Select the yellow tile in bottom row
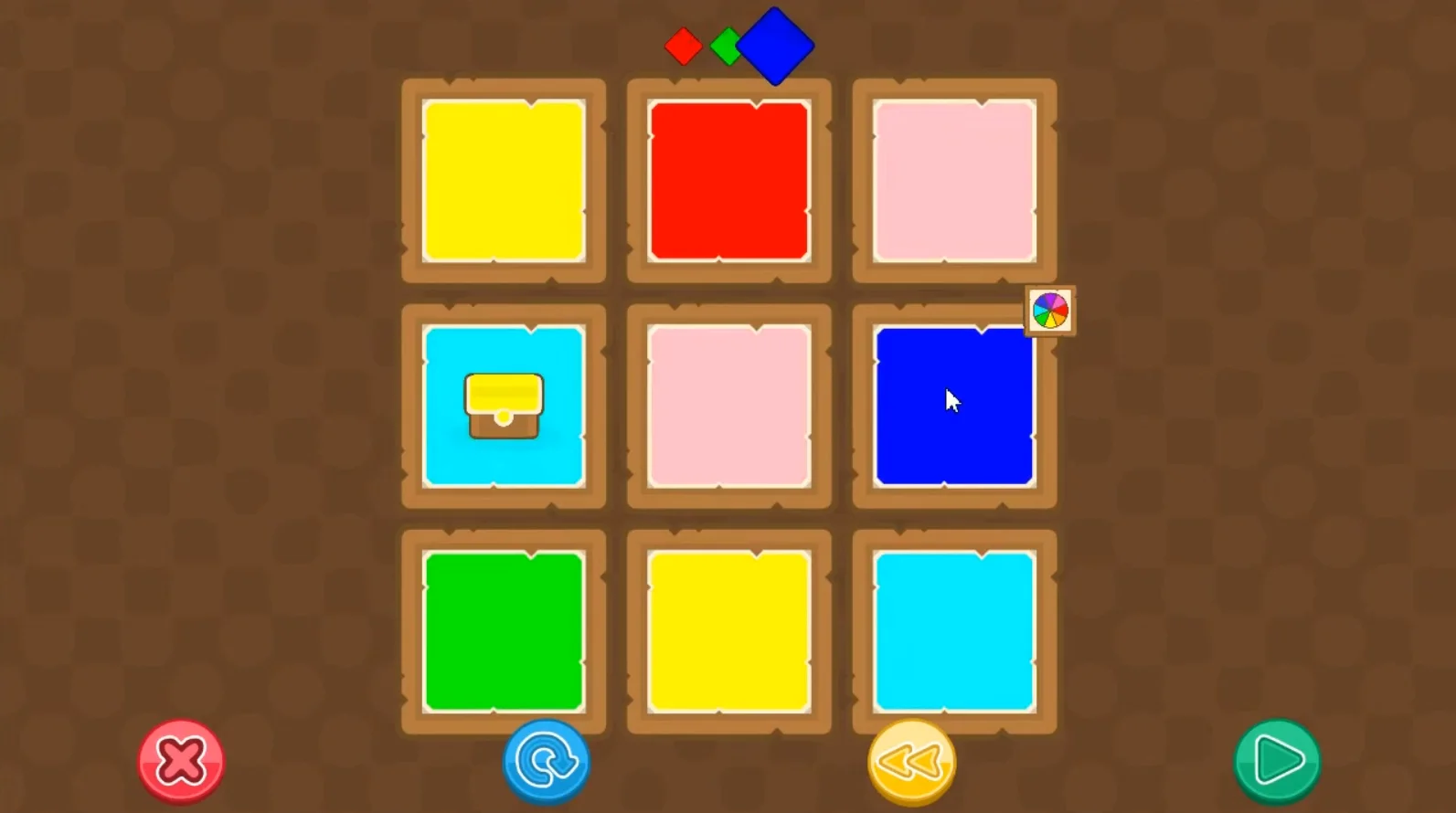The image size is (1456, 813). (x=728, y=630)
